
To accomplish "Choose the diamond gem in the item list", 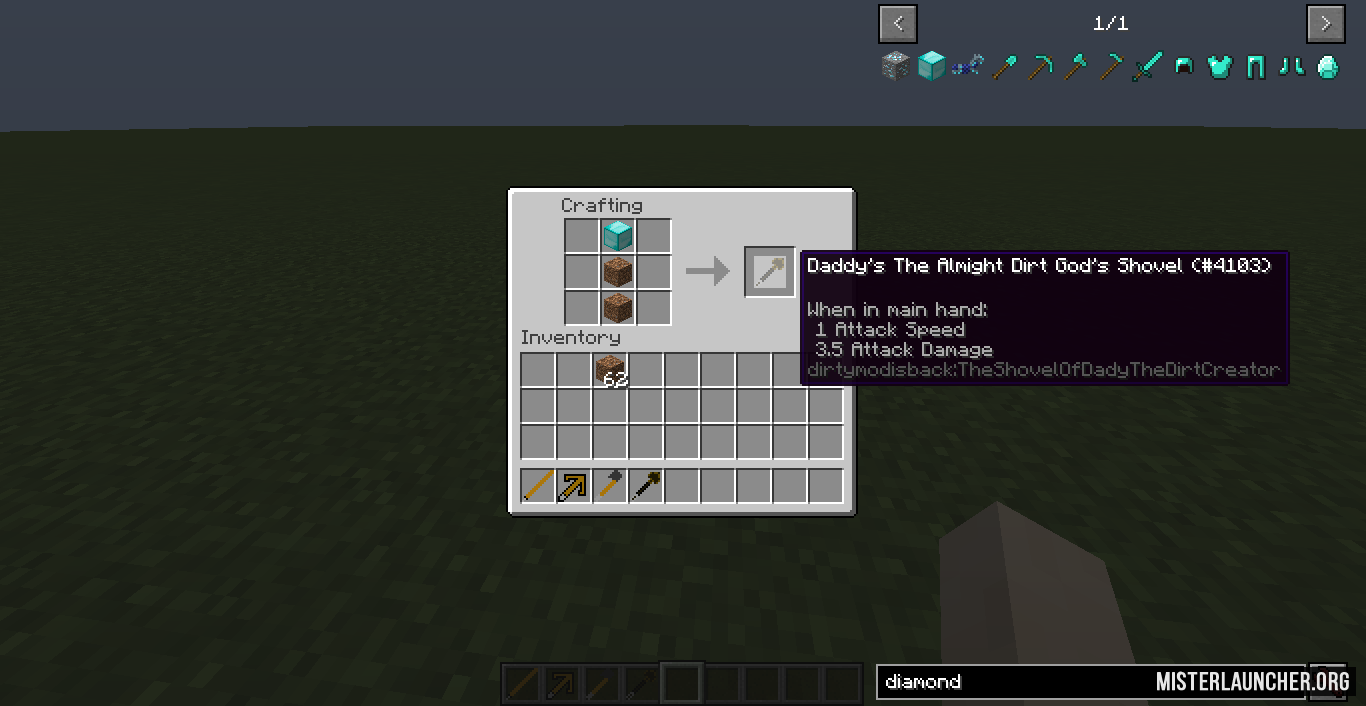I will click(1327, 67).
